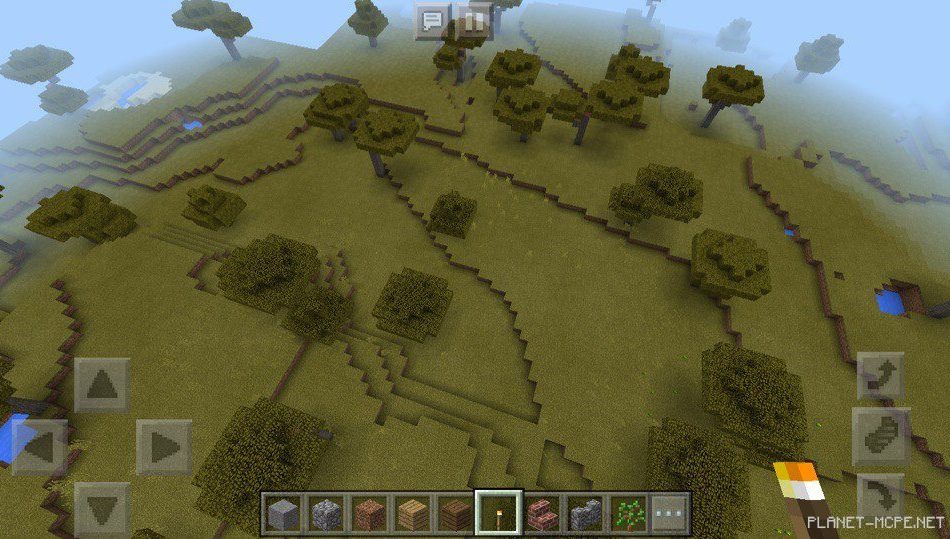Pick the brick stairs slot
The height and width of the screenshot is (539, 950).
click(x=541, y=513)
